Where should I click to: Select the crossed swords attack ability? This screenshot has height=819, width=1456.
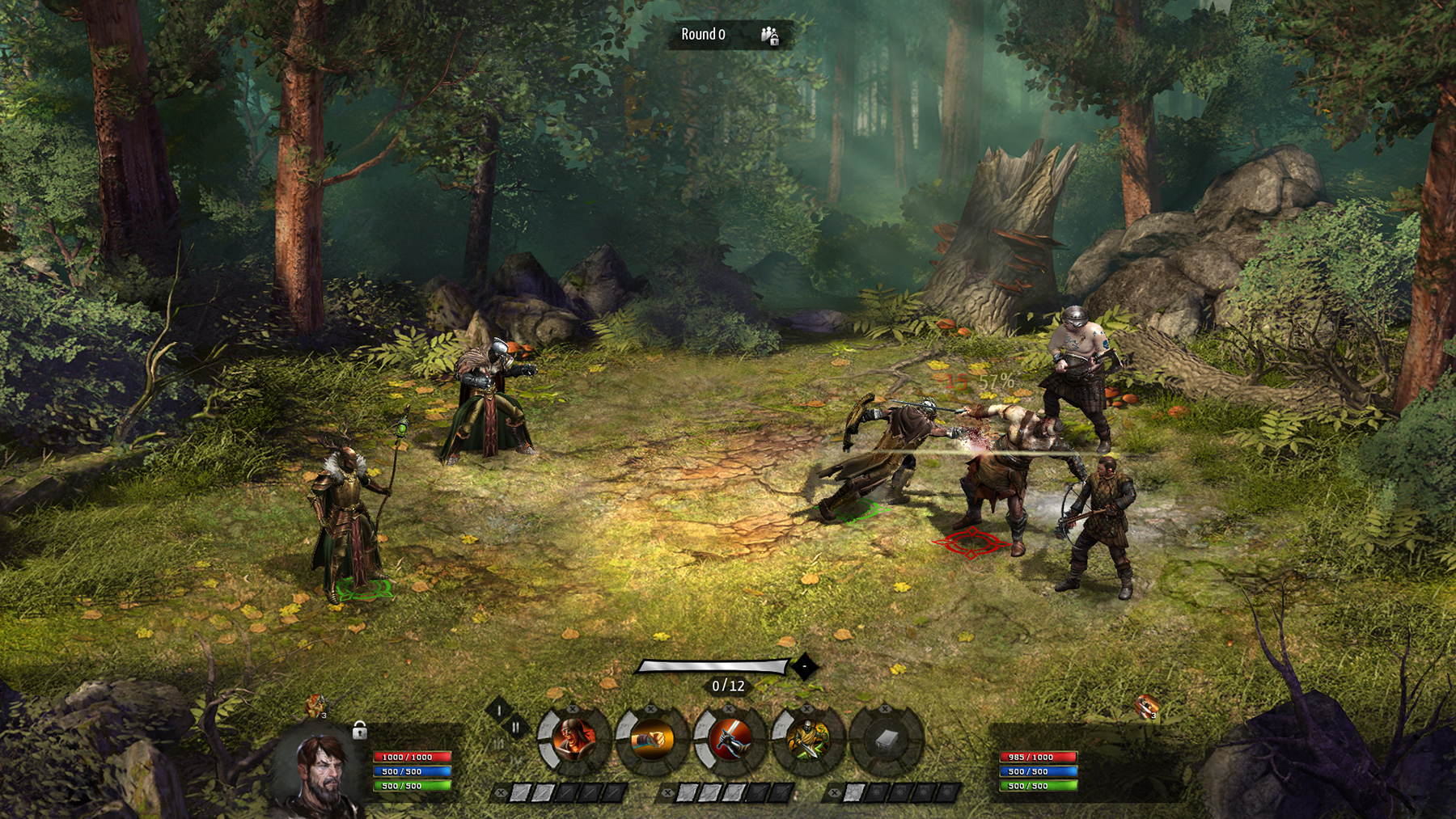(x=732, y=740)
